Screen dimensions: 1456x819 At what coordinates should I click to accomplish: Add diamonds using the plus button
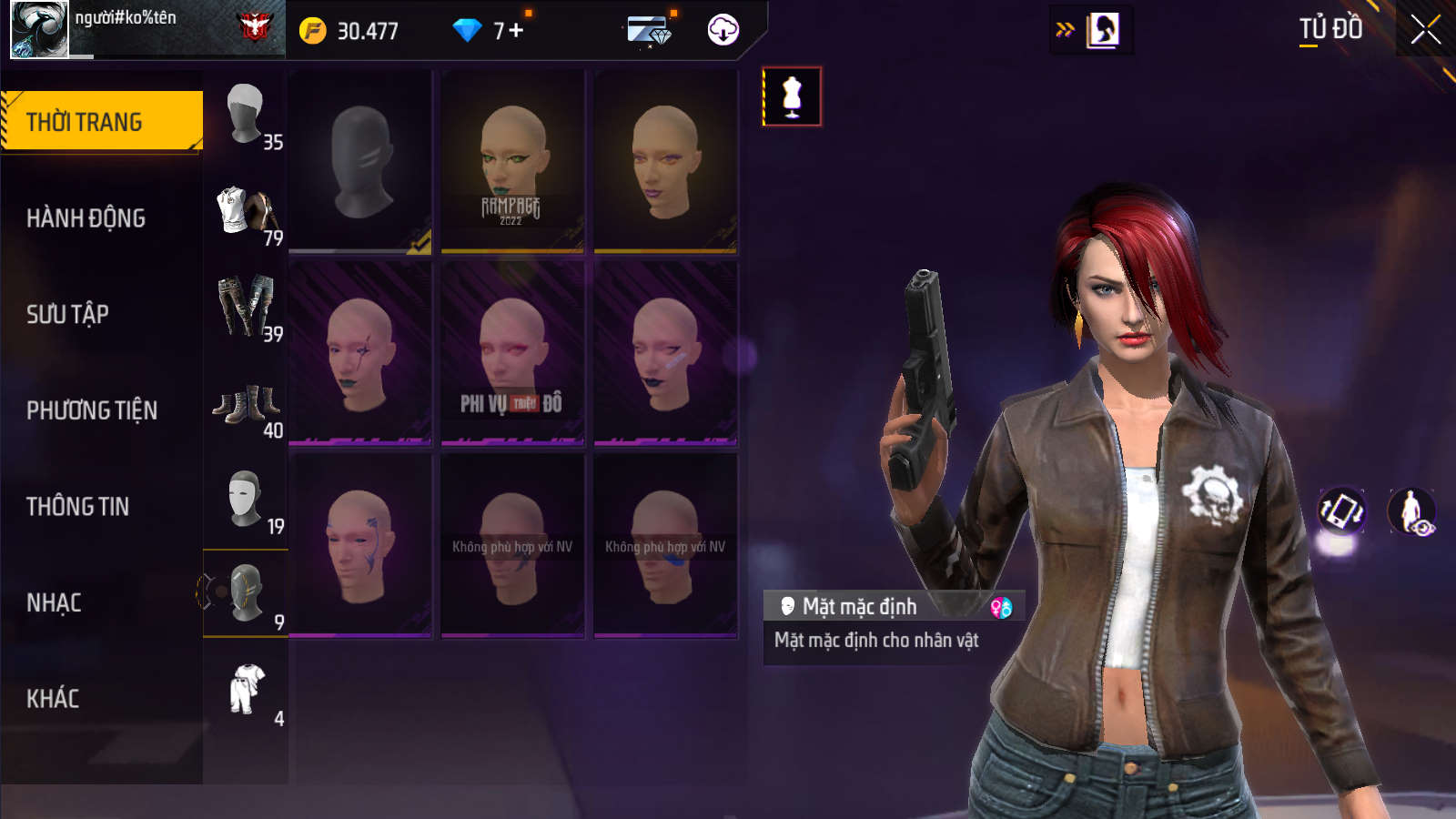(516, 30)
